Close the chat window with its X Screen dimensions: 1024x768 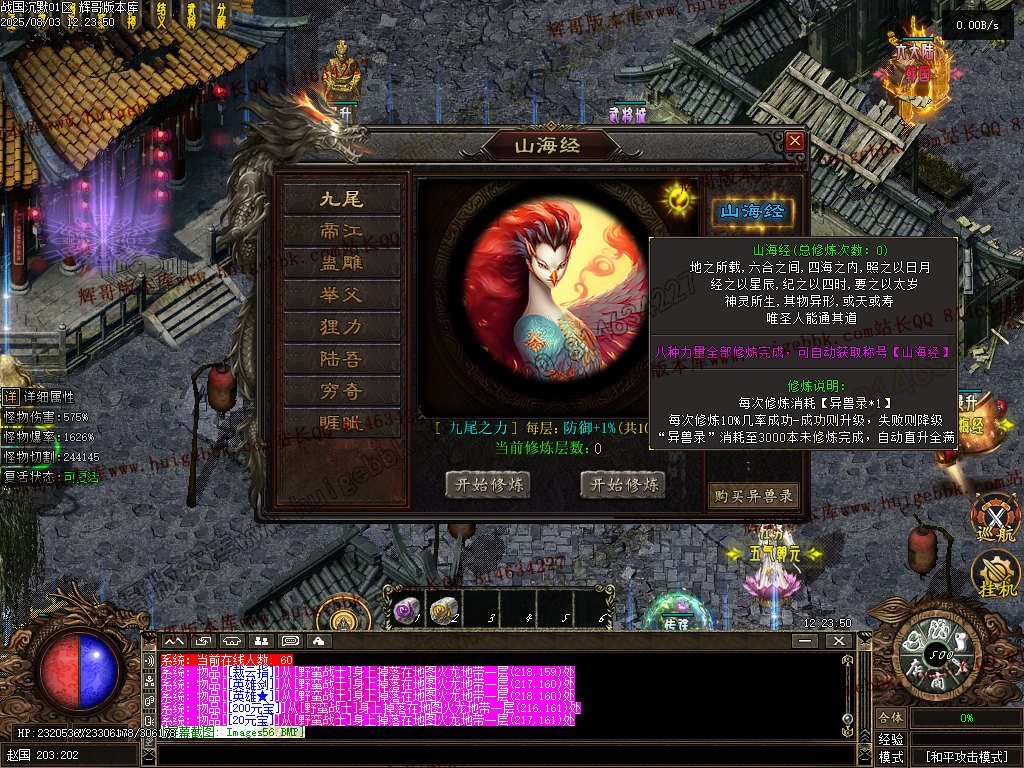(x=838, y=640)
